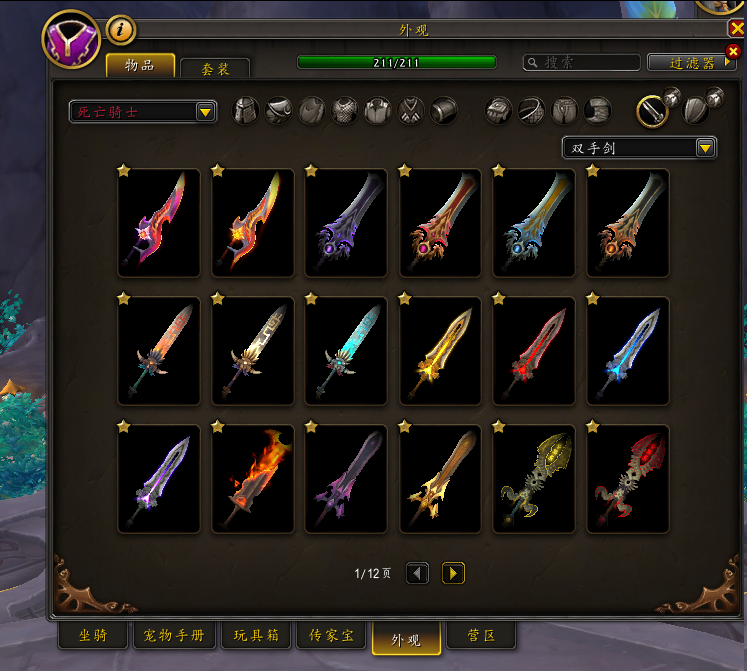Go to the next page of appearances
Viewport: 747px width, 671px height.
(x=453, y=573)
